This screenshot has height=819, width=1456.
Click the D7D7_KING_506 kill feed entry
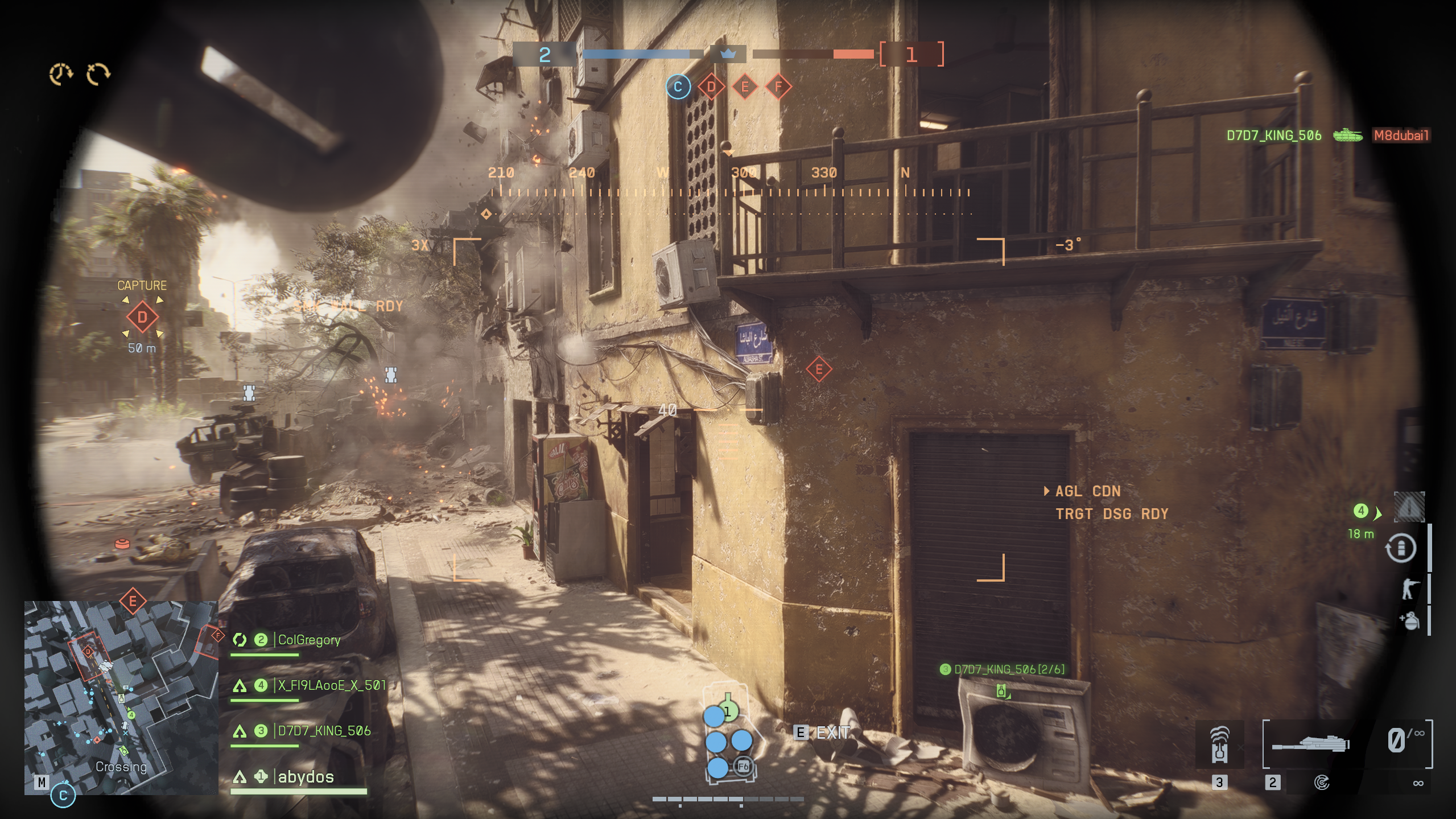click(1273, 135)
